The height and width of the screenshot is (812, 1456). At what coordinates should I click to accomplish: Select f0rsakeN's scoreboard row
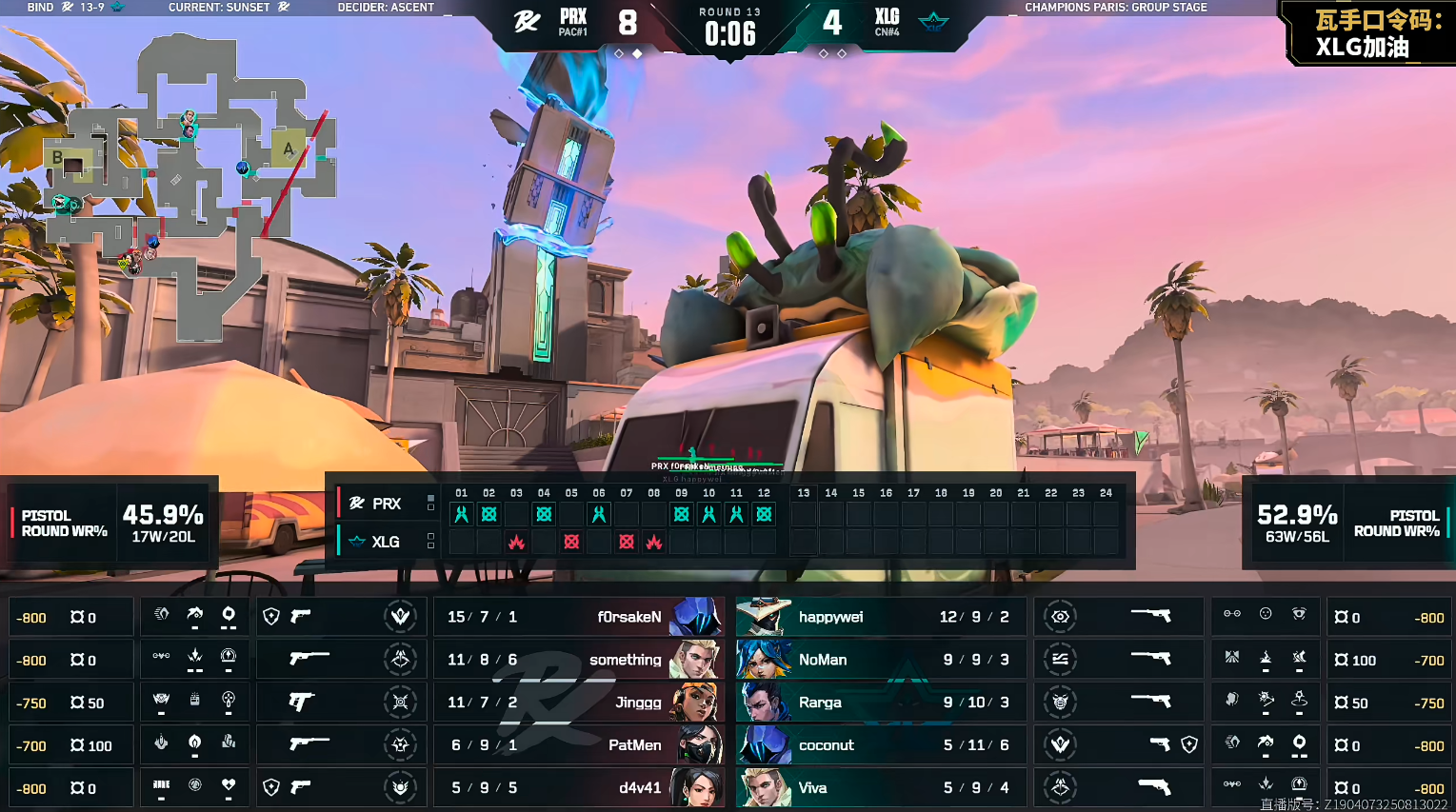click(579, 617)
